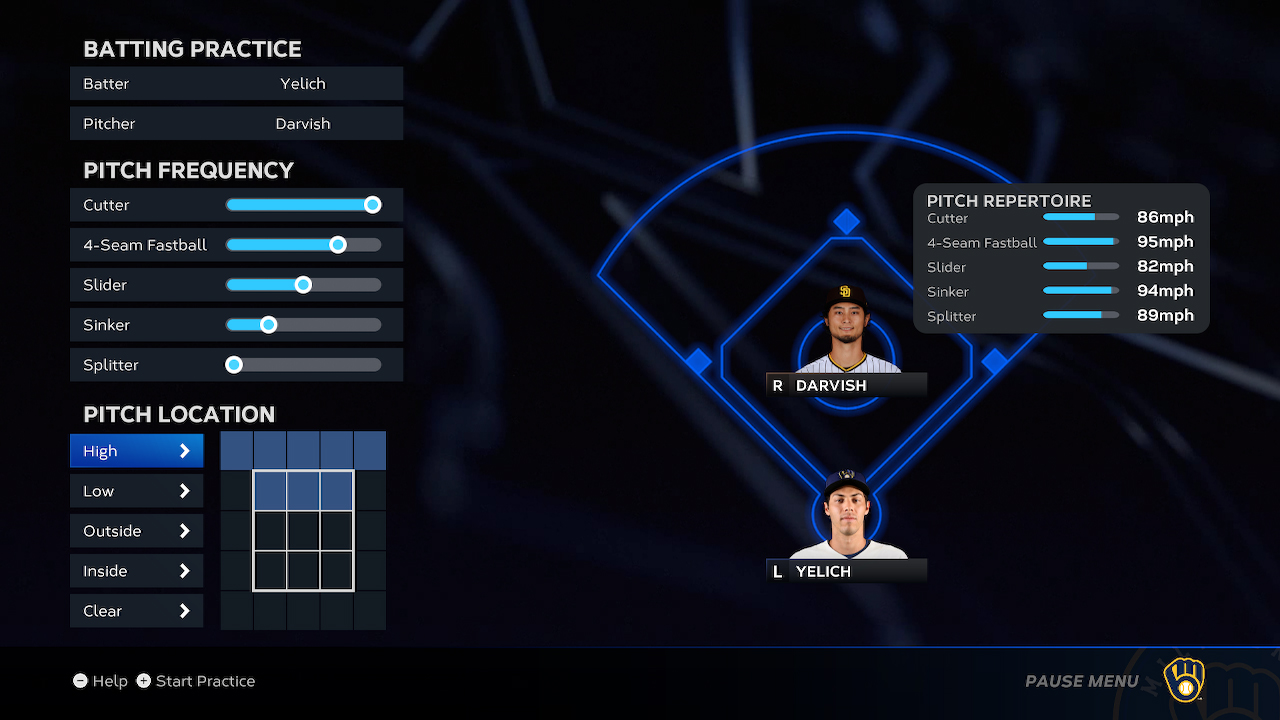Click the R handedness badge beside Darvish
Image resolution: width=1280 pixels, height=720 pixels.
(x=776, y=385)
